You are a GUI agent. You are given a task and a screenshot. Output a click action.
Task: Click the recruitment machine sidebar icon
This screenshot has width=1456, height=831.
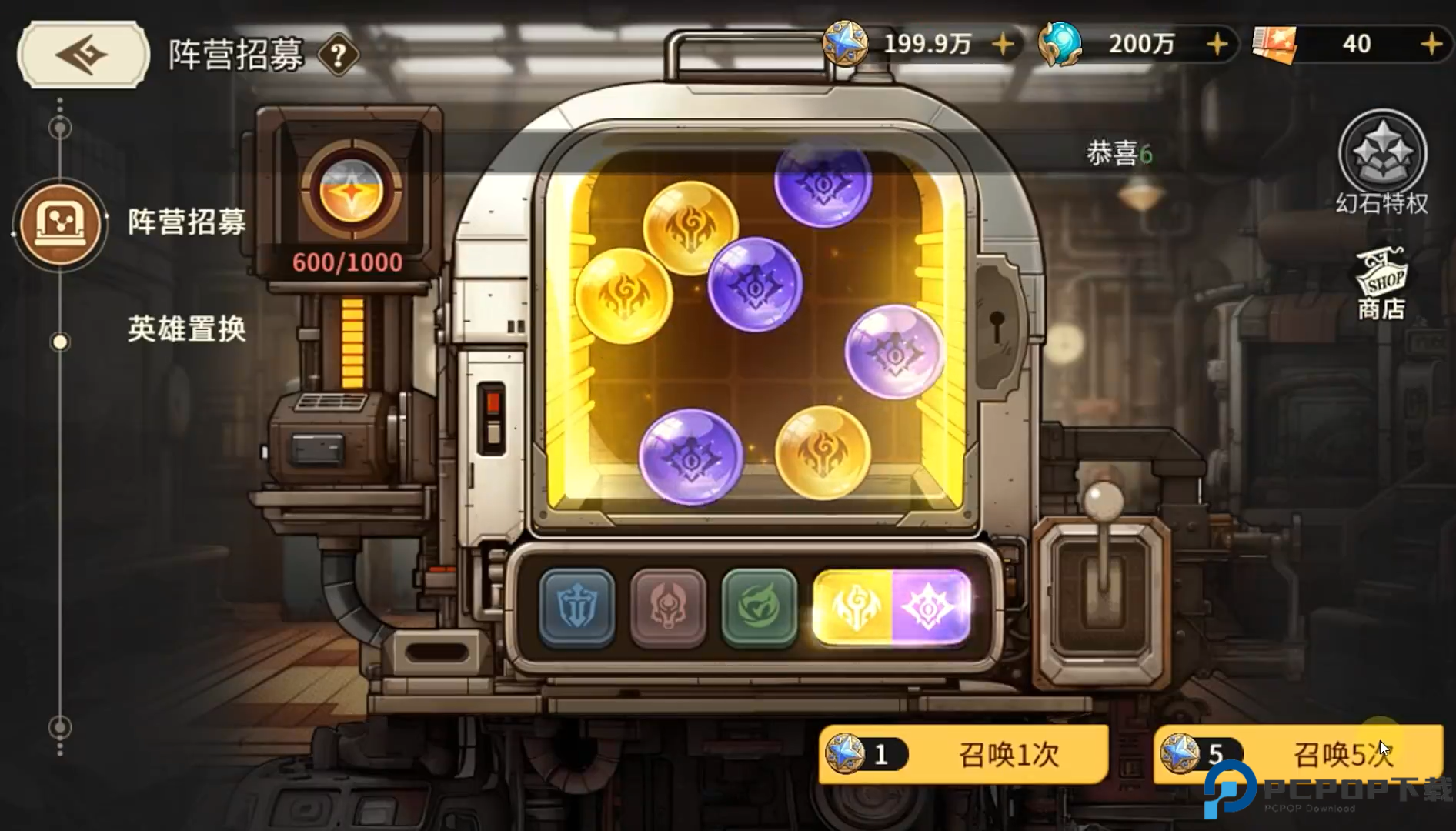[61, 224]
